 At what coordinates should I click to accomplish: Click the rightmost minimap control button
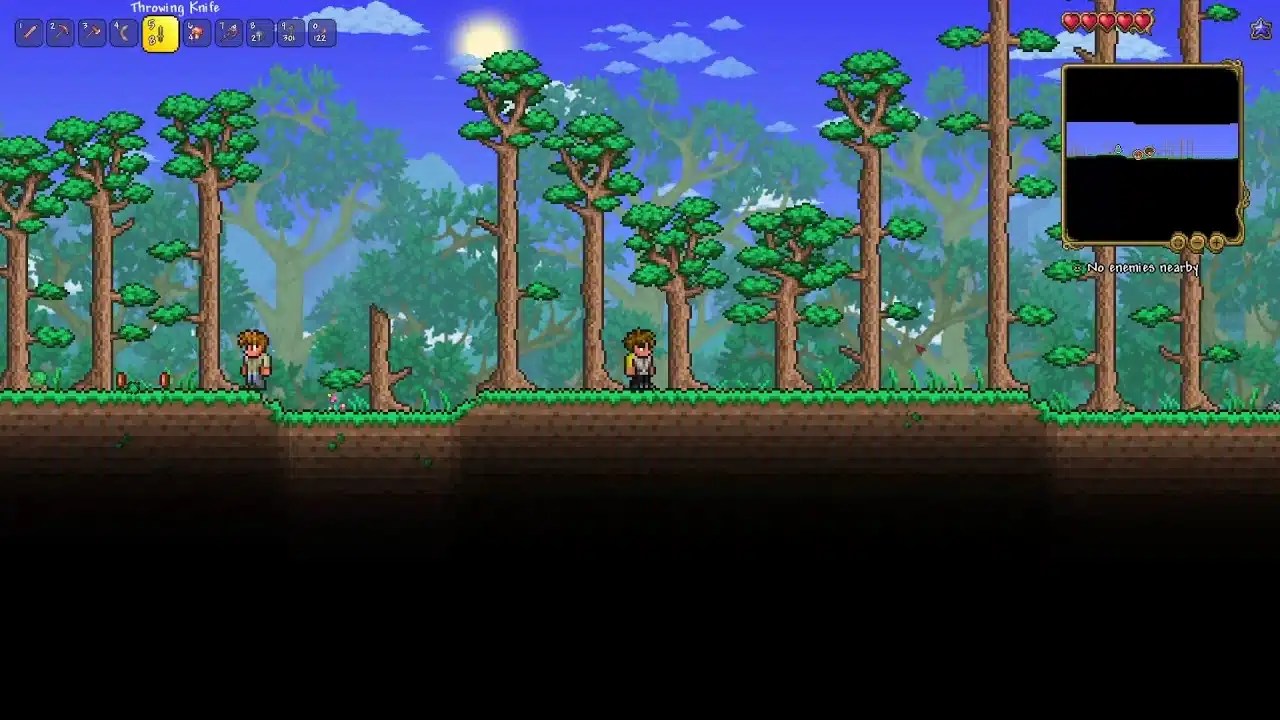(x=1216, y=242)
